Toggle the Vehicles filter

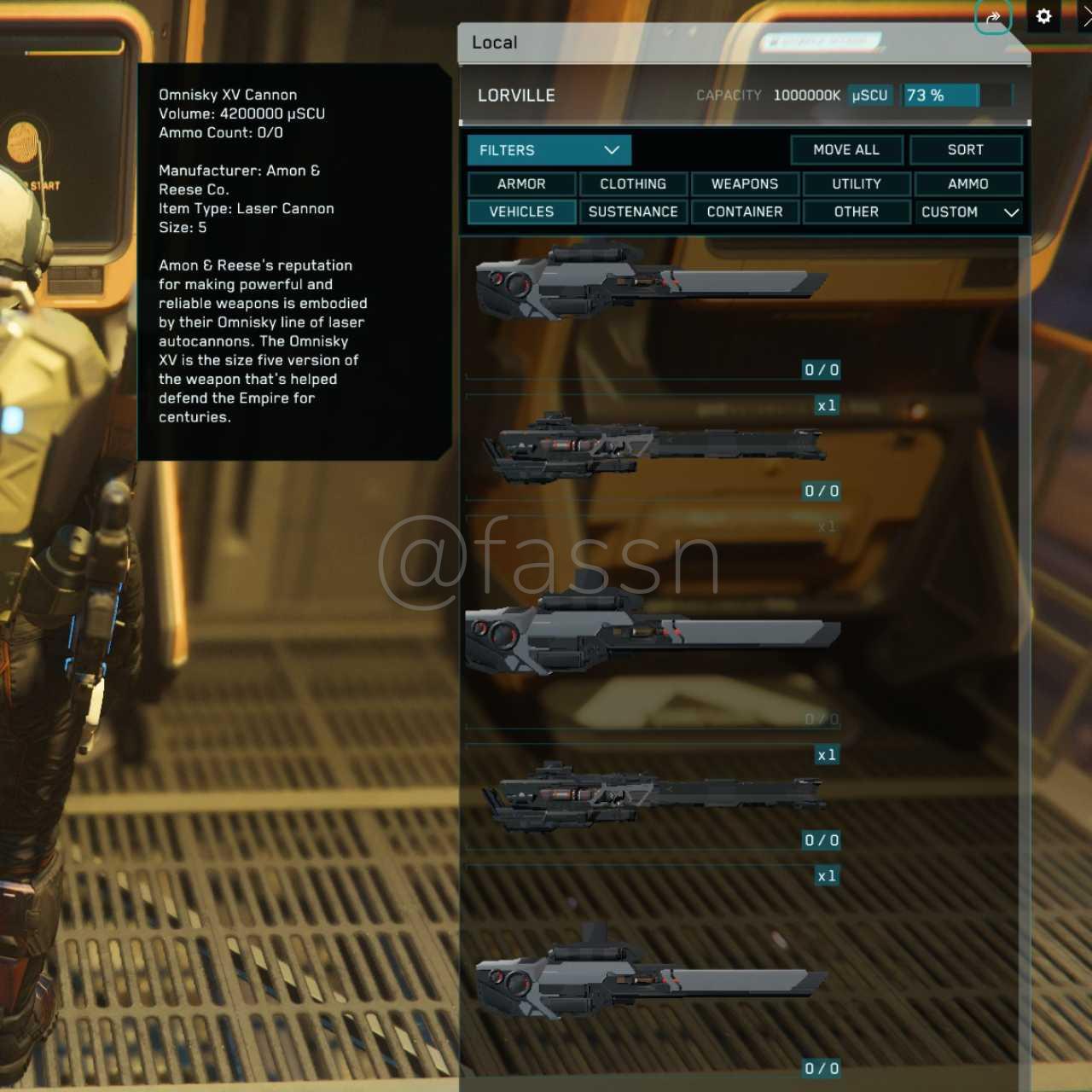click(521, 212)
